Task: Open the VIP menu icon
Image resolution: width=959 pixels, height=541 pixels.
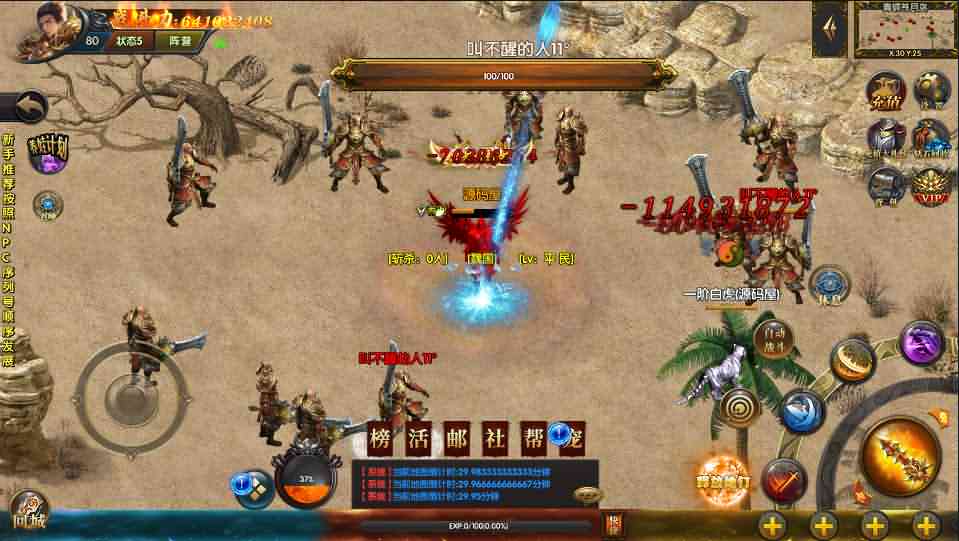Action: click(x=930, y=185)
